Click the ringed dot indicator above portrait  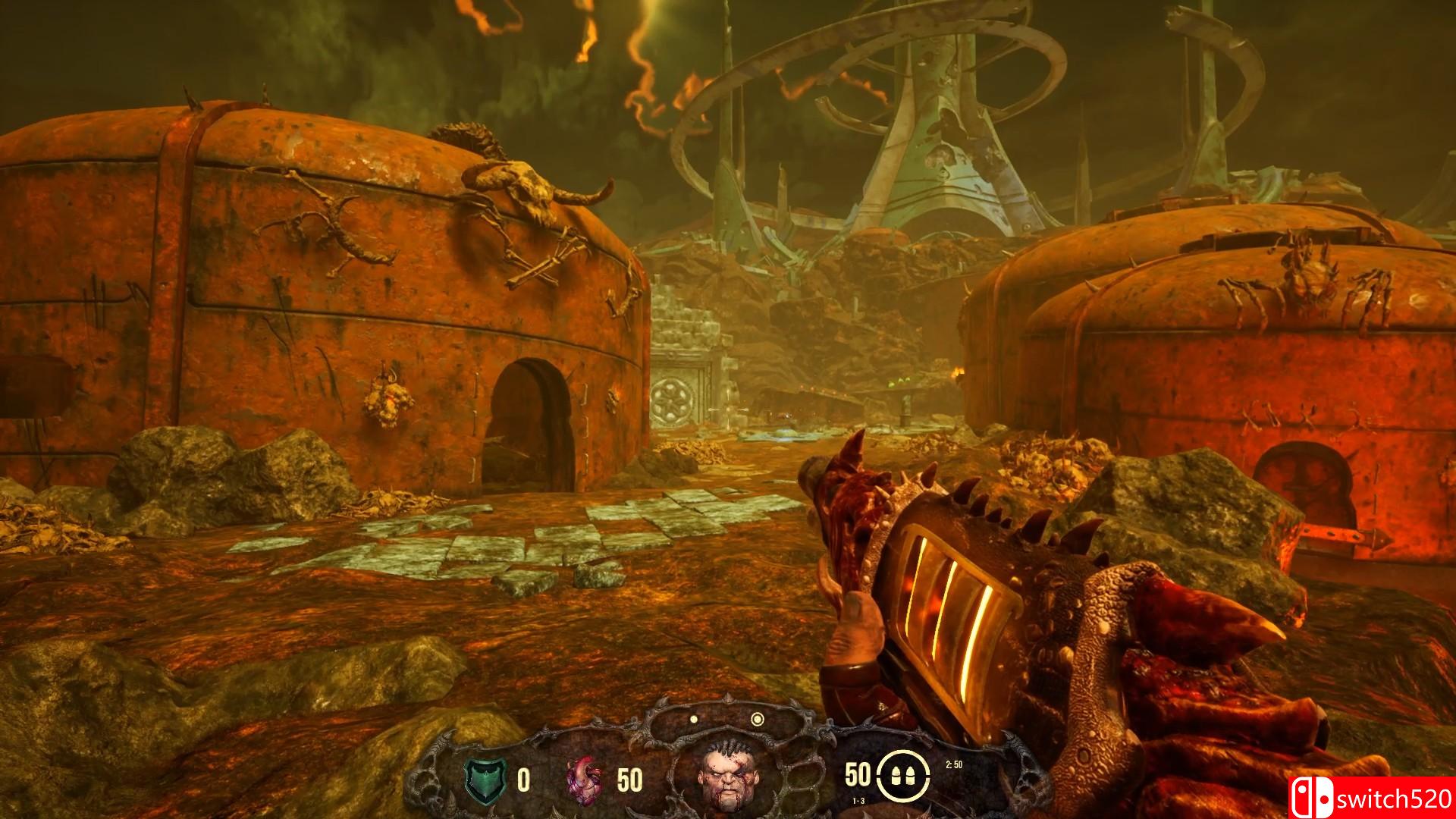757,719
